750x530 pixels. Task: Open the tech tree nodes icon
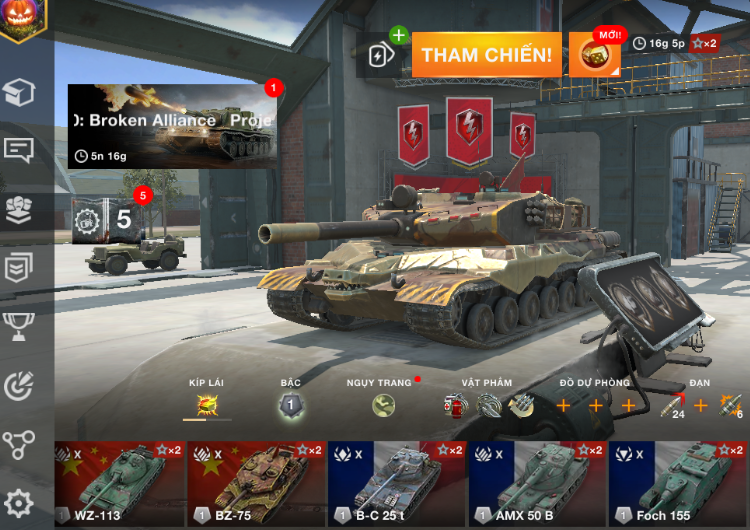click(19, 444)
